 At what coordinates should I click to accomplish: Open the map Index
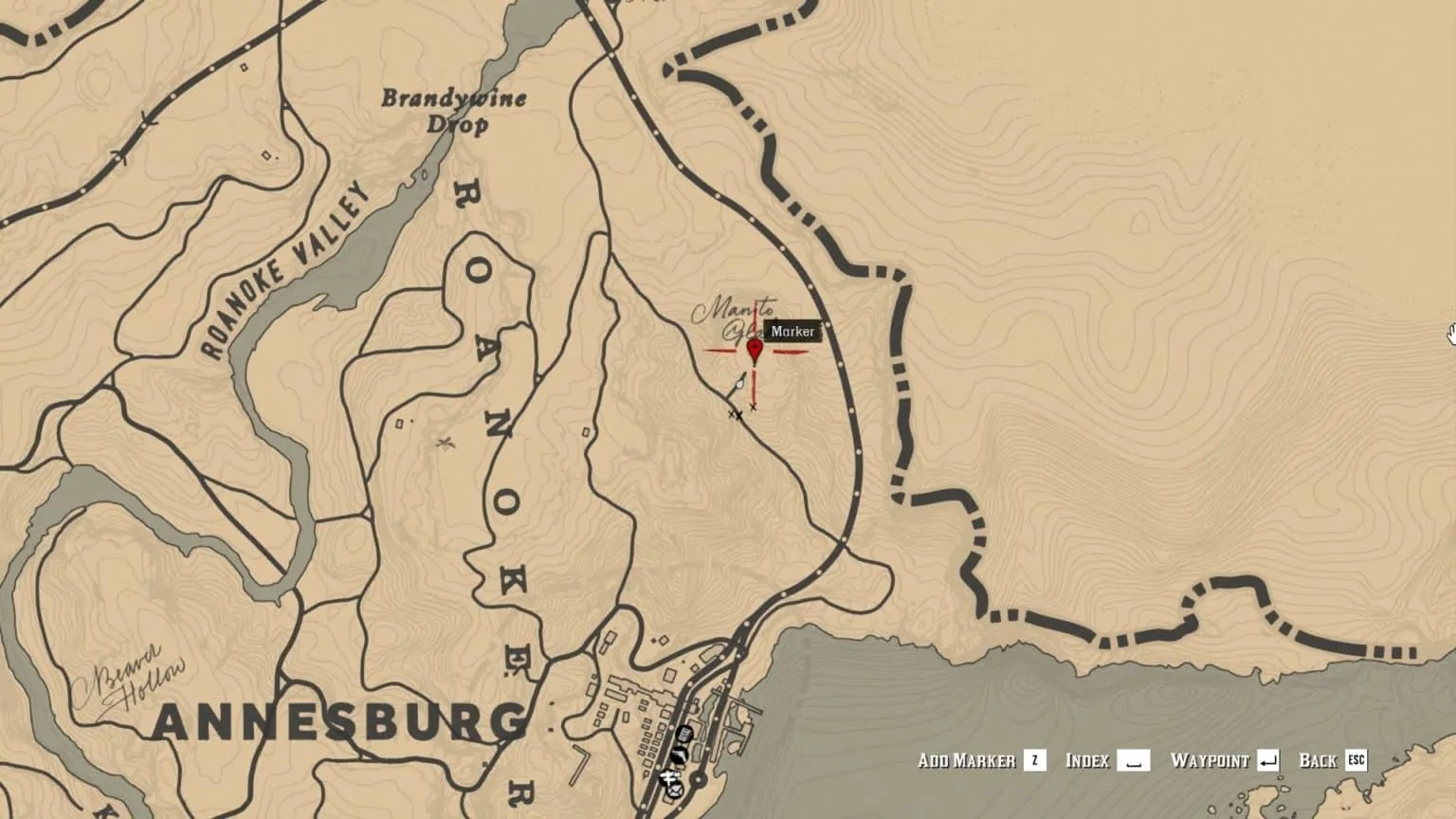click(x=1088, y=760)
